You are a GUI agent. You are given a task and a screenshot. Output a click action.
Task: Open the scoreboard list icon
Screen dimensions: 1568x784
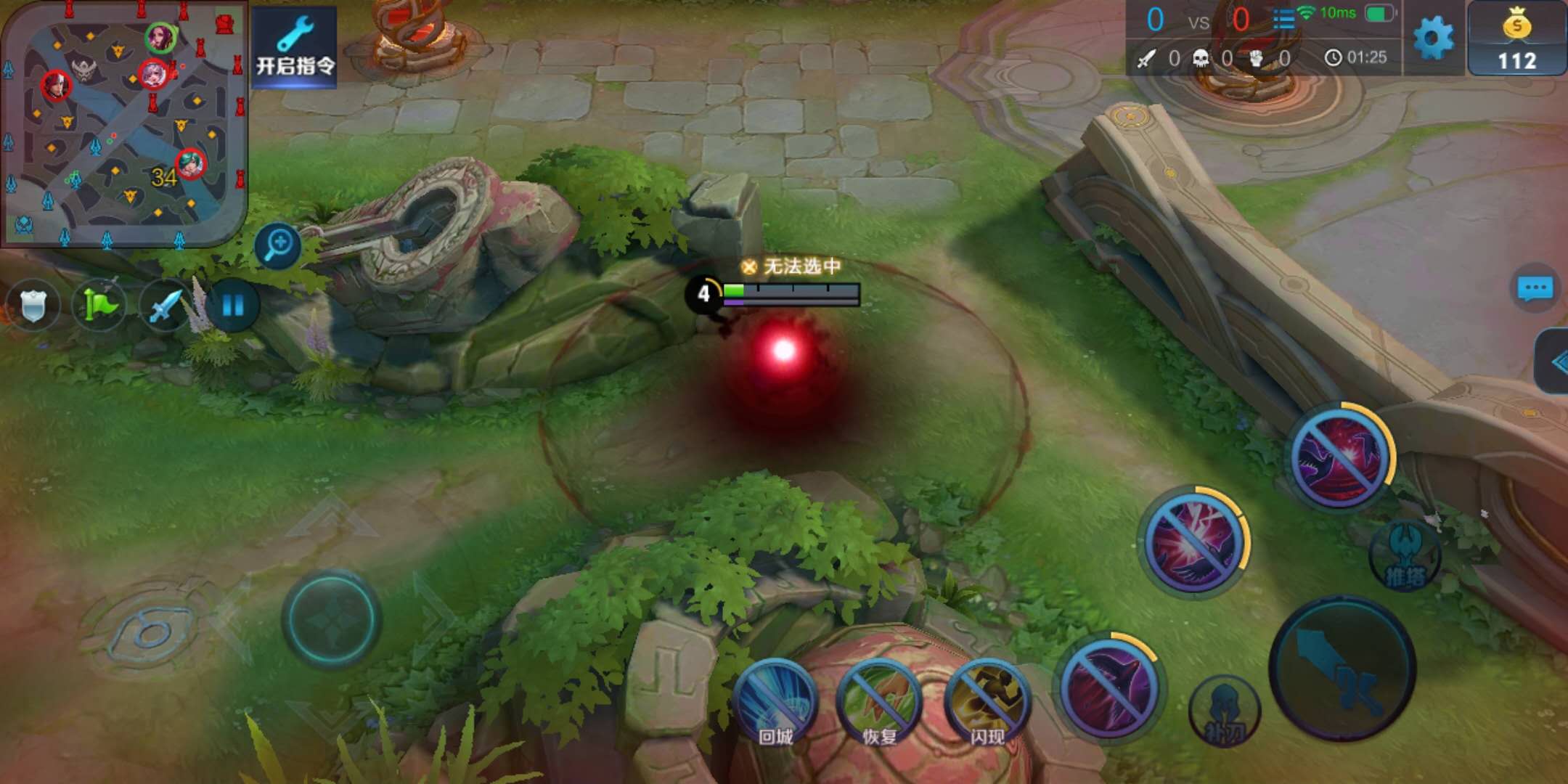(x=1283, y=19)
